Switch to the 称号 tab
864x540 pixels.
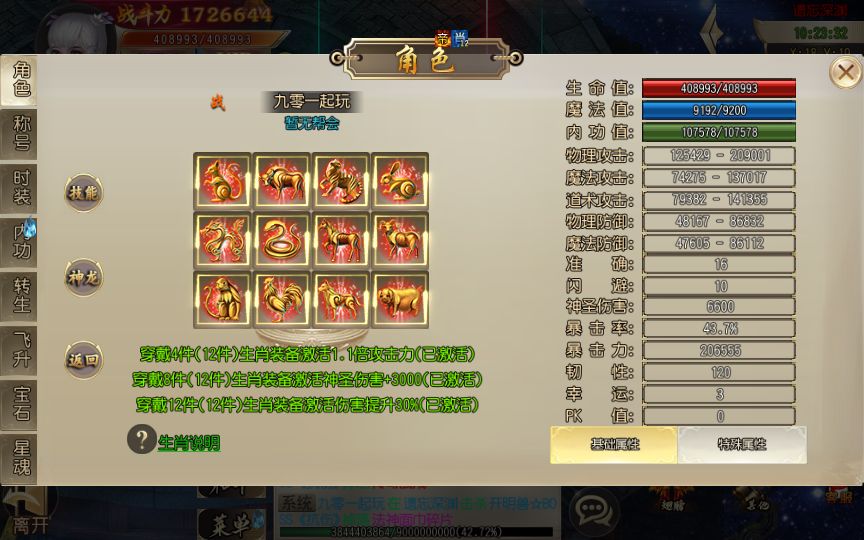click(20, 133)
